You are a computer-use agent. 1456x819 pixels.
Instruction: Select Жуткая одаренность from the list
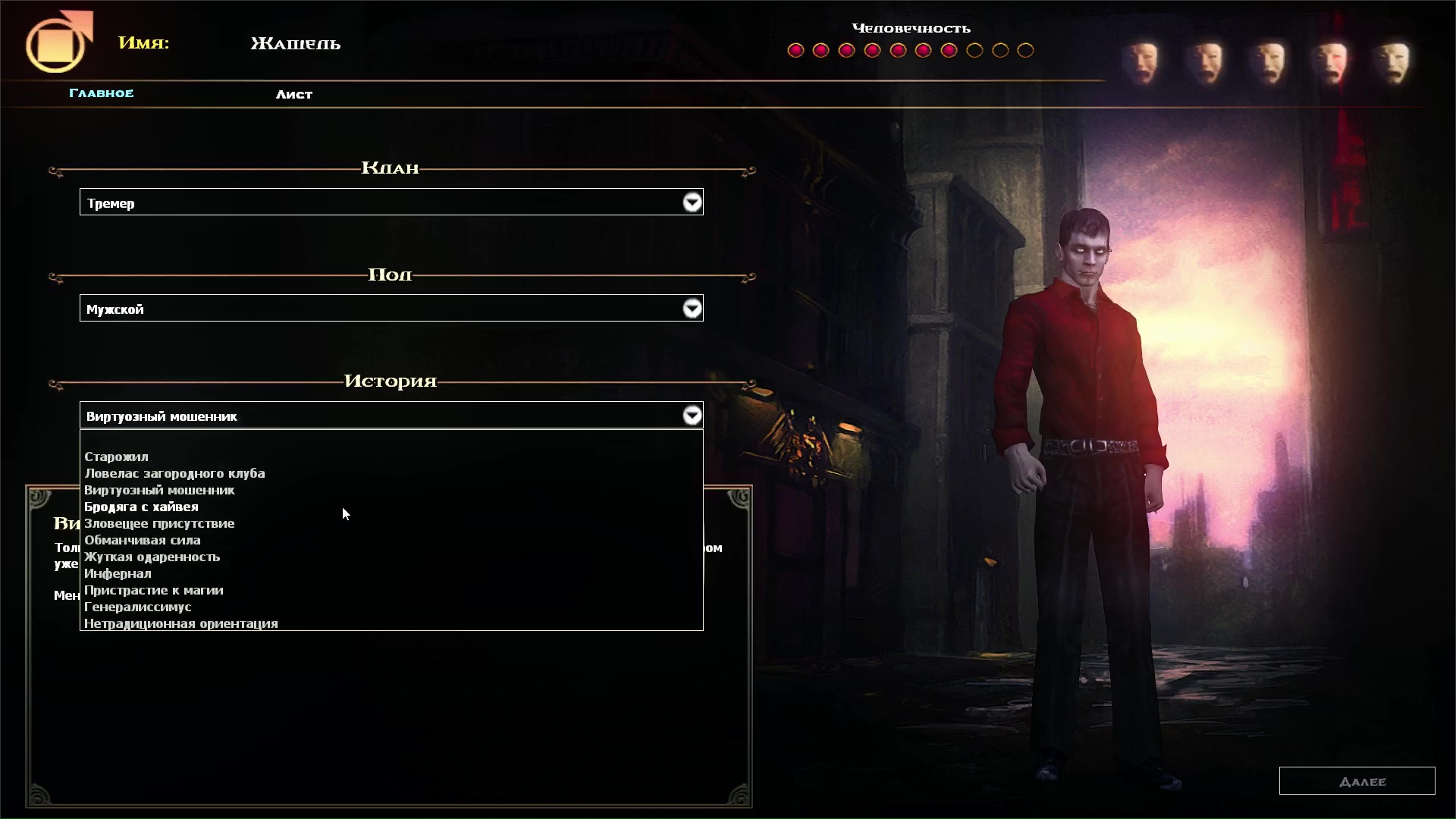(152, 557)
